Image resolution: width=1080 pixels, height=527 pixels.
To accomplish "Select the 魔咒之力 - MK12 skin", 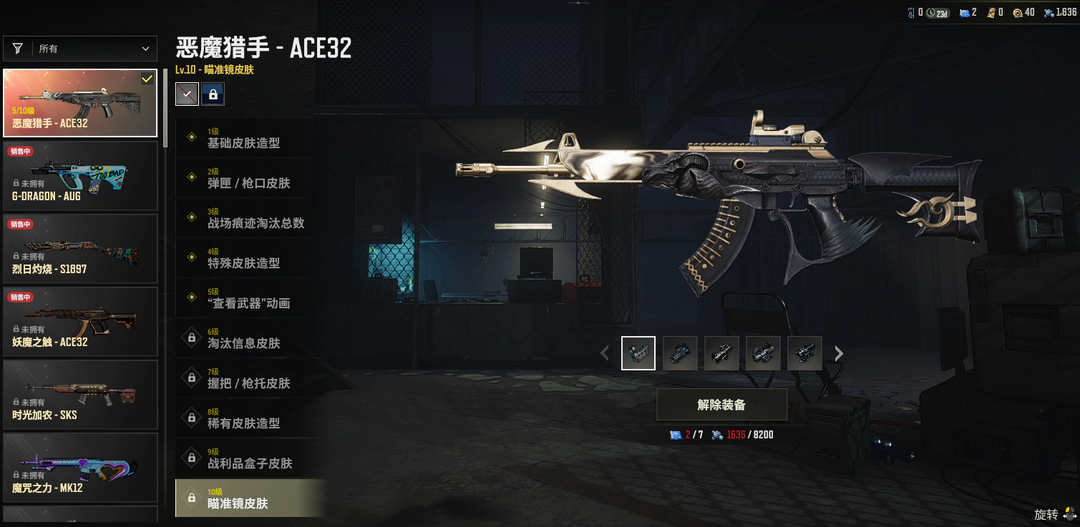I will point(80,467).
